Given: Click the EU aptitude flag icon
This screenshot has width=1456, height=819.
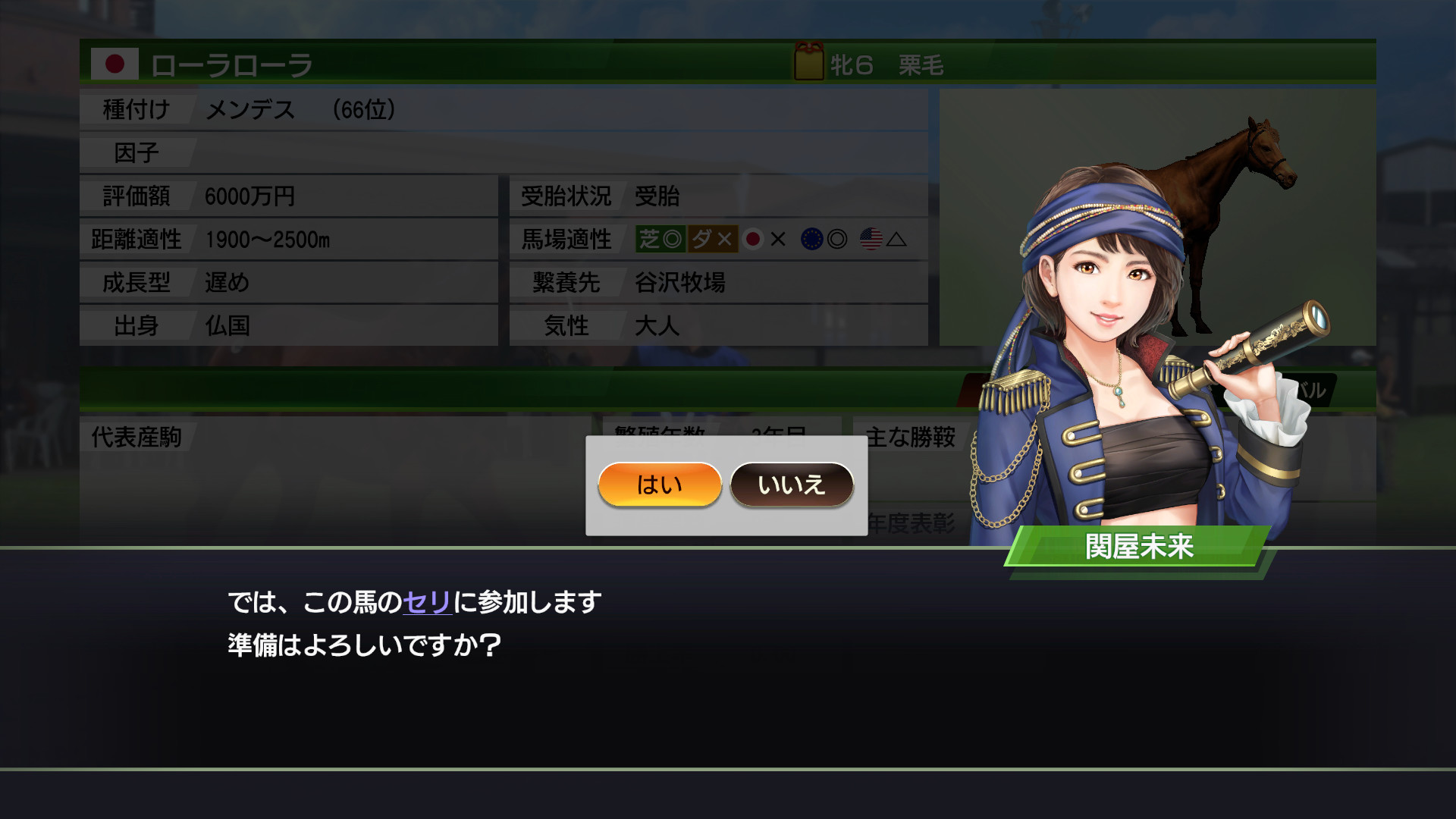Looking at the screenshot, I should coord(813,240).
